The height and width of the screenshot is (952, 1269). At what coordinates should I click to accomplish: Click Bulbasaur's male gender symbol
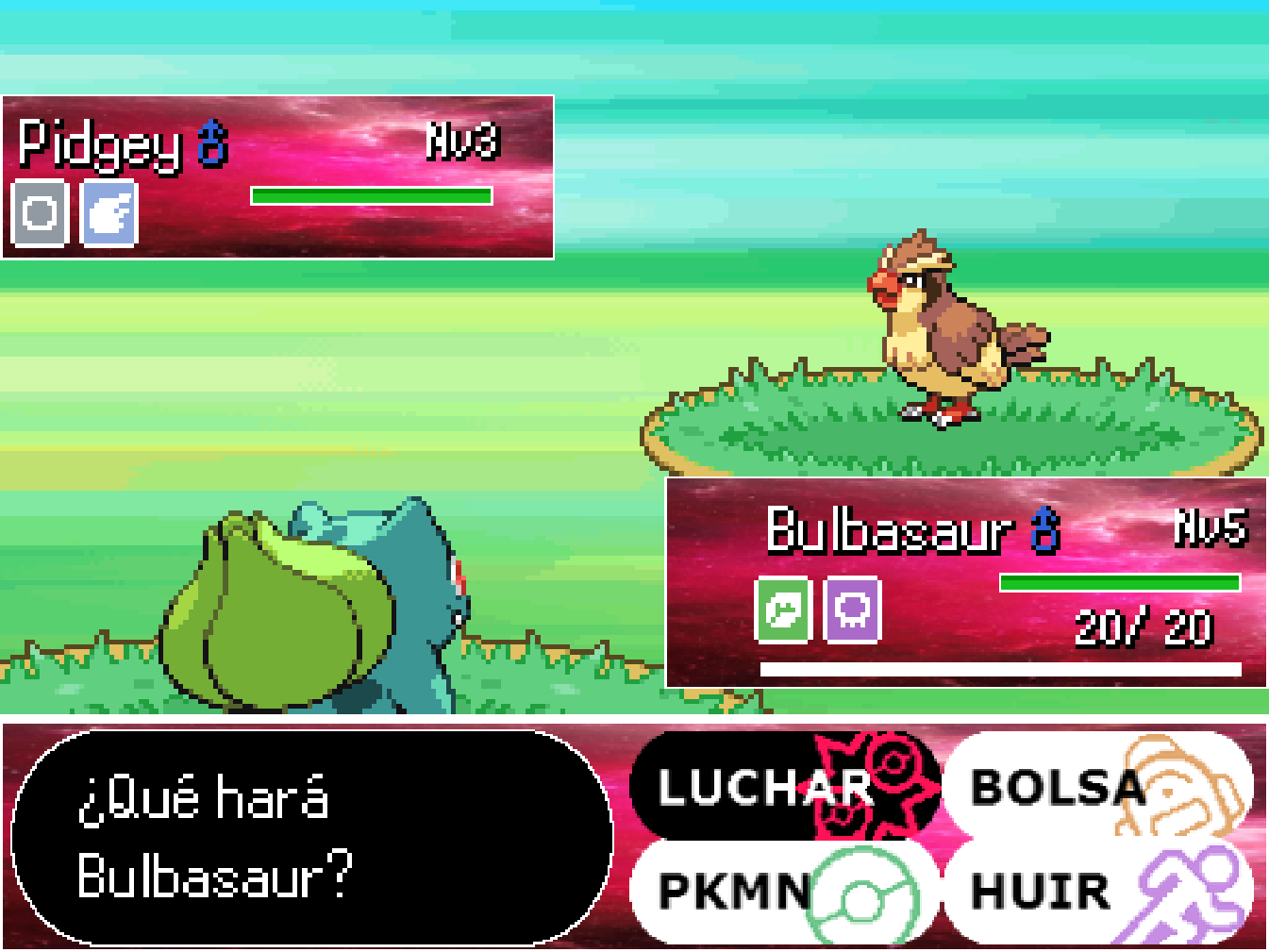click(1044, 533)
